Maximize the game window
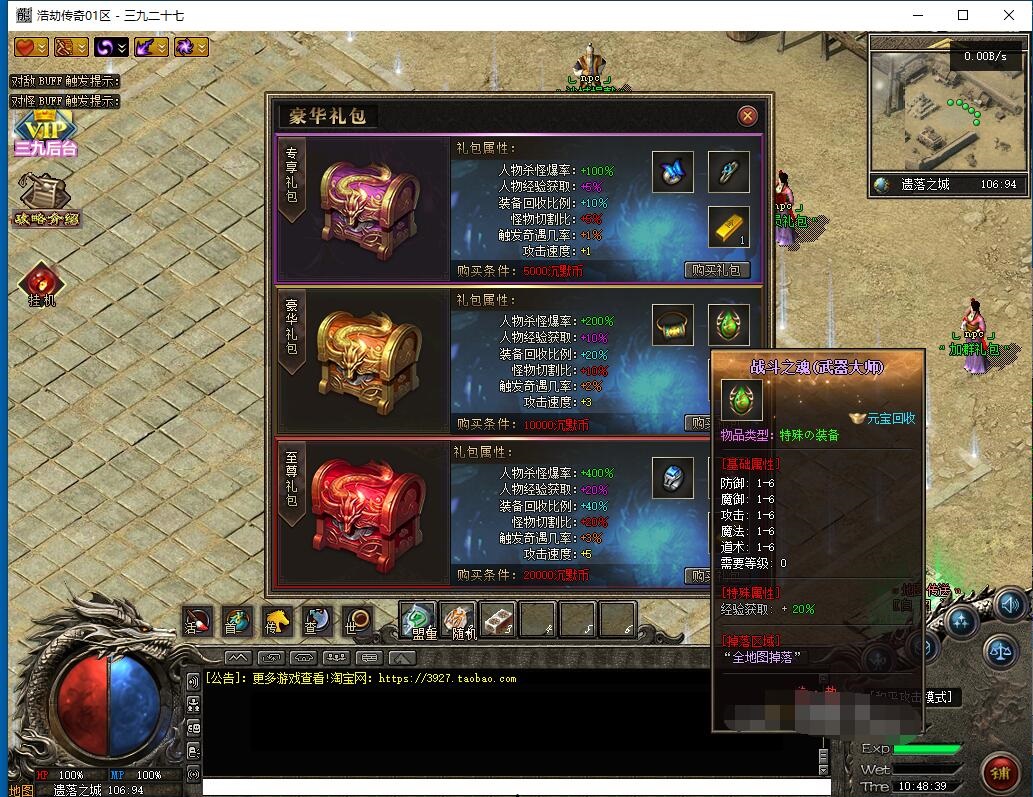The width and height of the screenshot is (1033, 797). (962, 15)
